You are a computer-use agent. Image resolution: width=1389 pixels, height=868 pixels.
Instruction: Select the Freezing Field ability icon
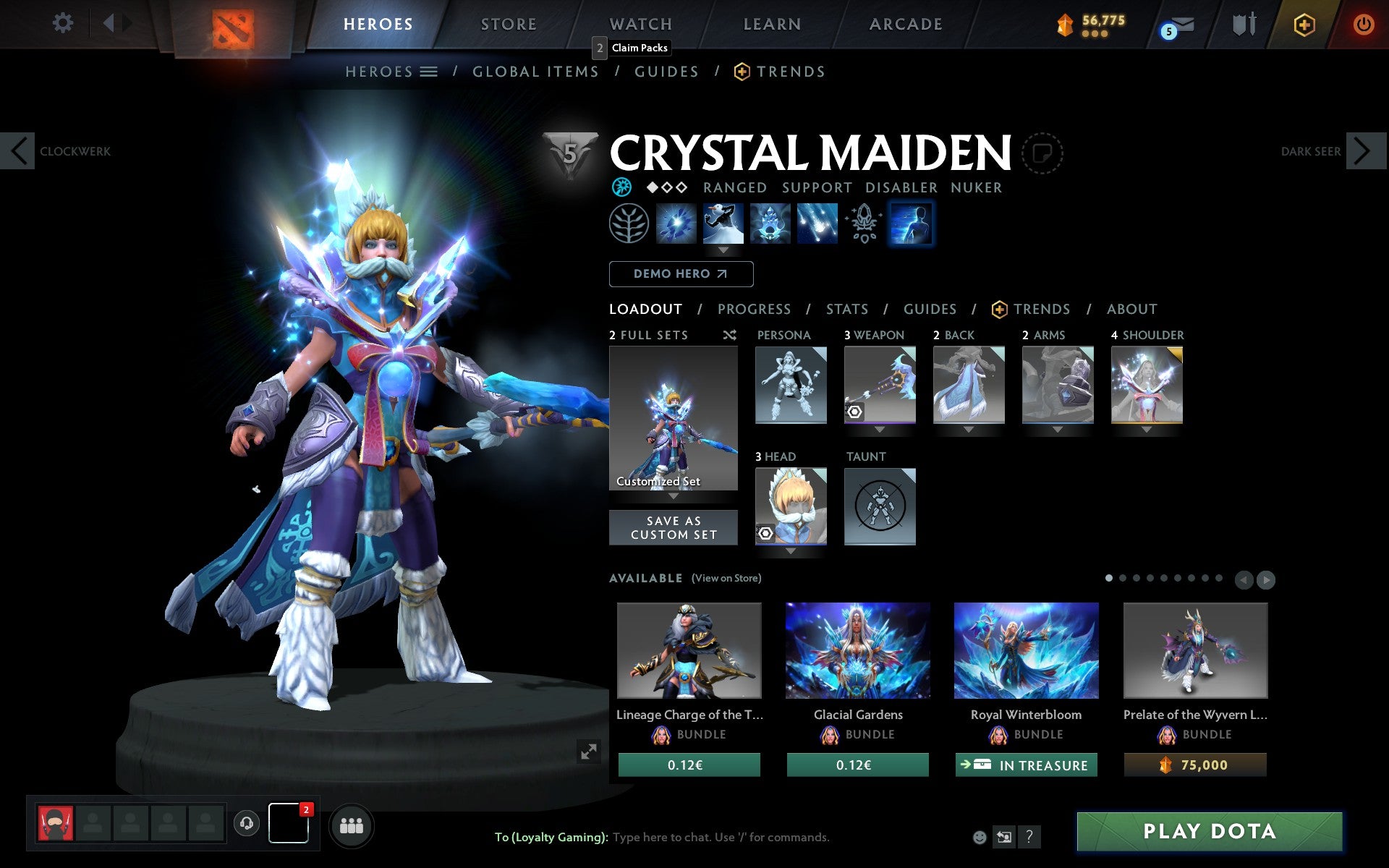[817, 224]
